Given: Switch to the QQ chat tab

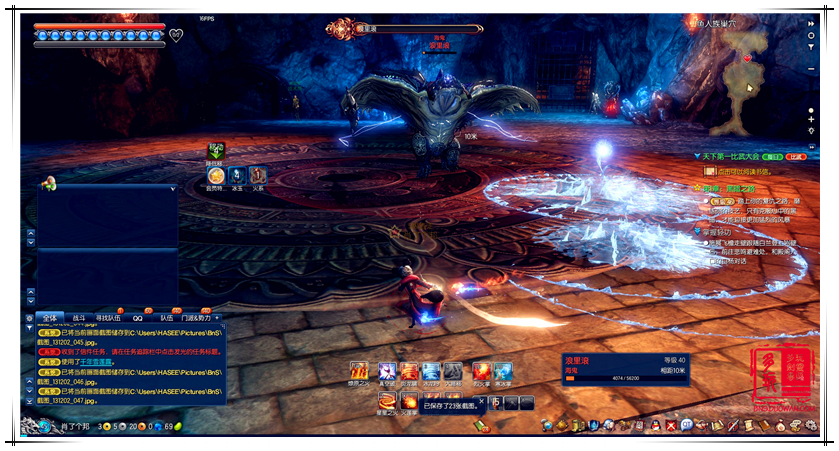Looking at the screenshot, I should (137, 317).
